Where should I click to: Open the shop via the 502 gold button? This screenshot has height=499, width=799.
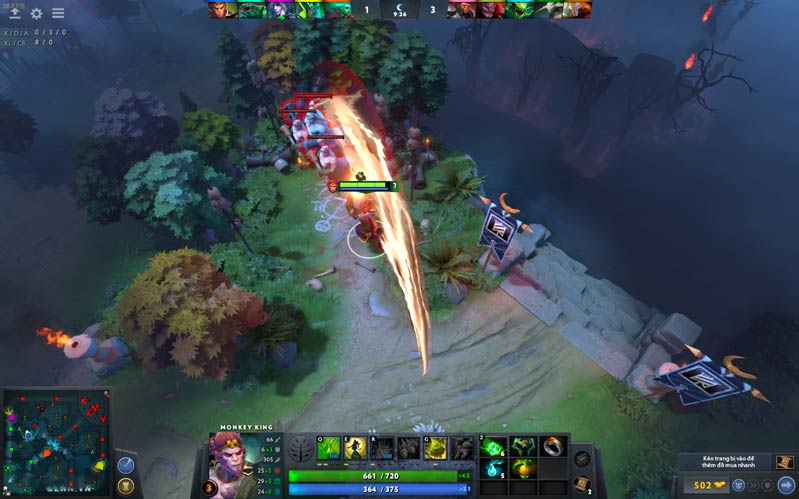point(711,486)
